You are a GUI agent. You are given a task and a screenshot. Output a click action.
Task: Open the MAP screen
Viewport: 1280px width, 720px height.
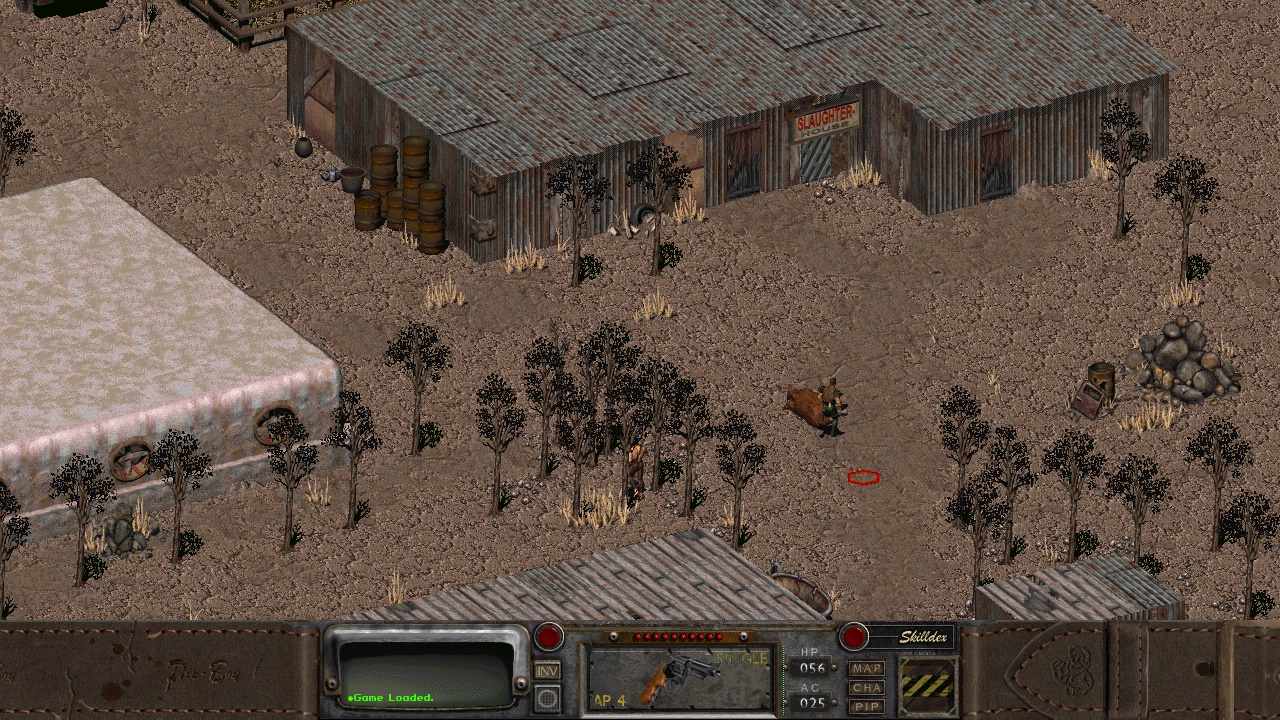[x=867, y=668]
